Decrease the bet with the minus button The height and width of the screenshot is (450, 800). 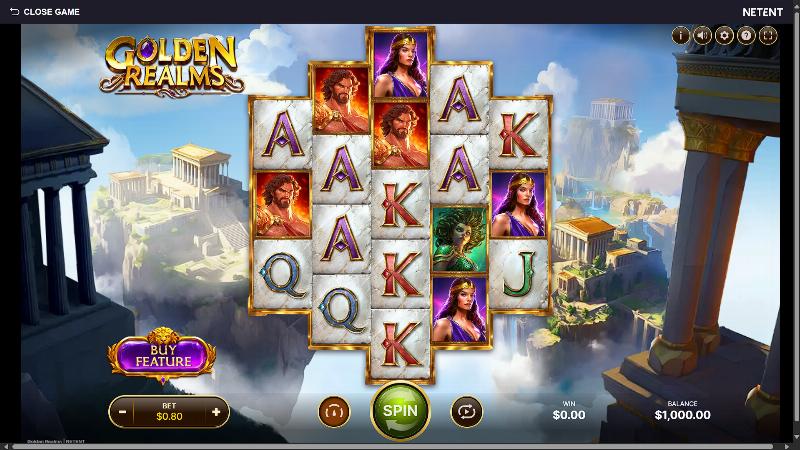(x=122, y=410)
